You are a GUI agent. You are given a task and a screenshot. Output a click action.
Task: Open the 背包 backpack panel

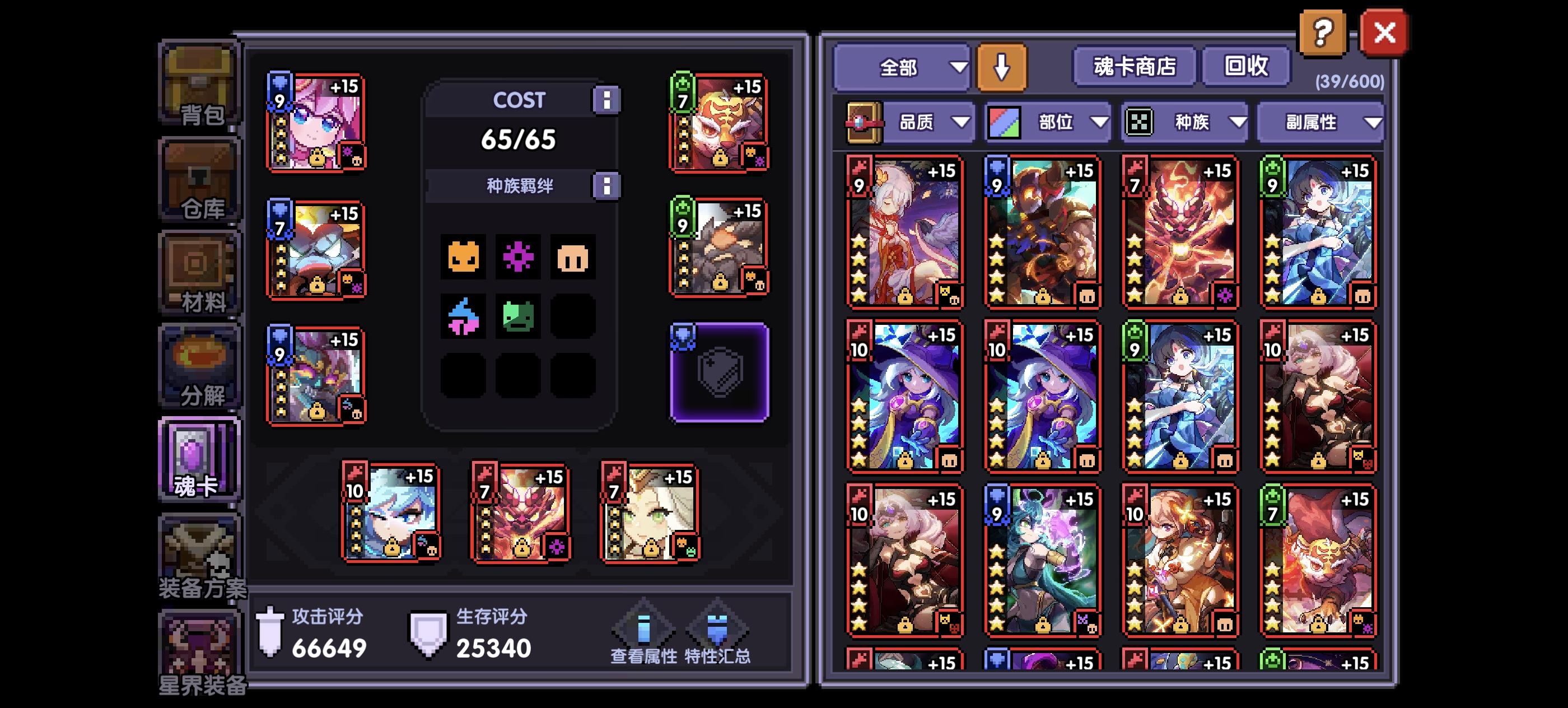(201, 85)
